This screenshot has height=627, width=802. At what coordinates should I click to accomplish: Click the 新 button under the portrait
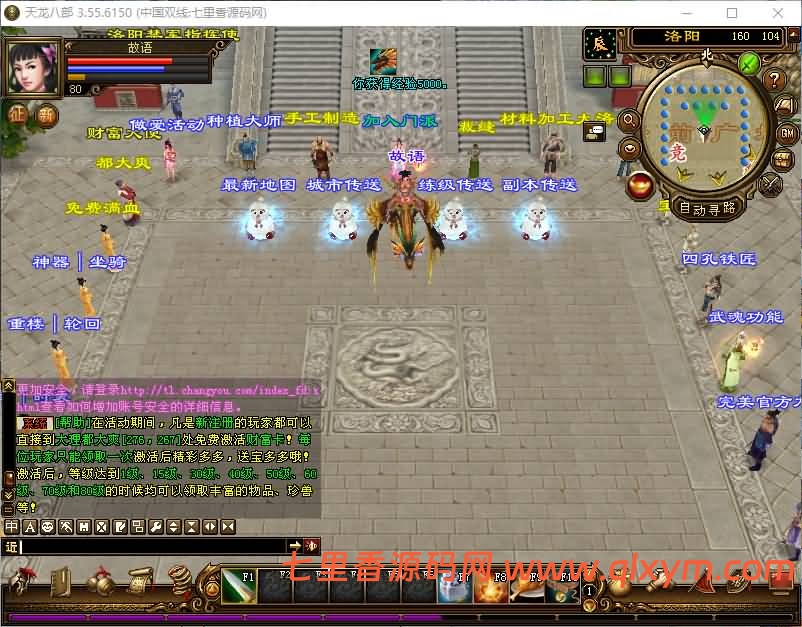pyautogui.click(x=47, y=114)
